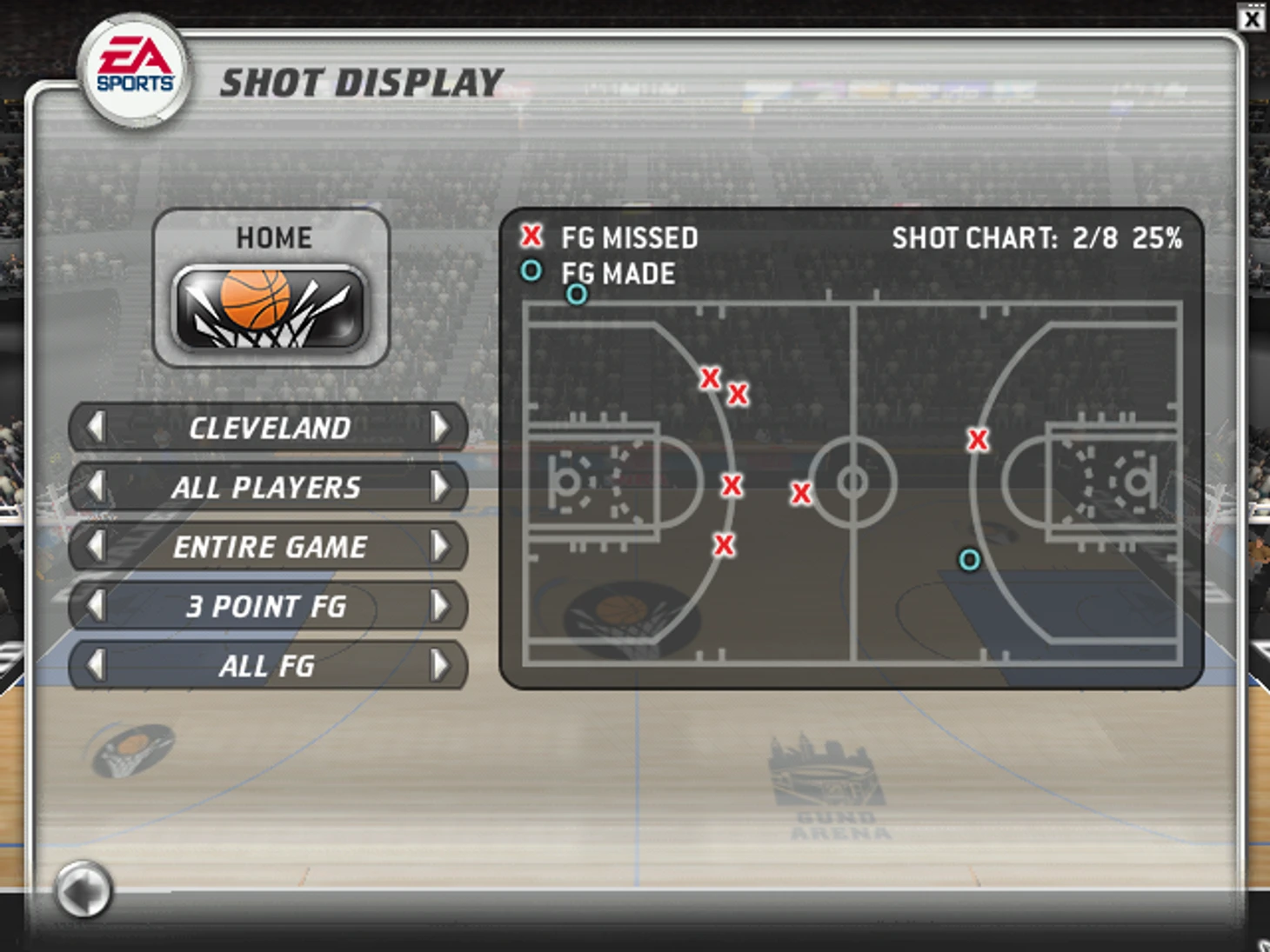
Task: Cycle All FG filter with right arrow
Action: click(x=439, y=665)
